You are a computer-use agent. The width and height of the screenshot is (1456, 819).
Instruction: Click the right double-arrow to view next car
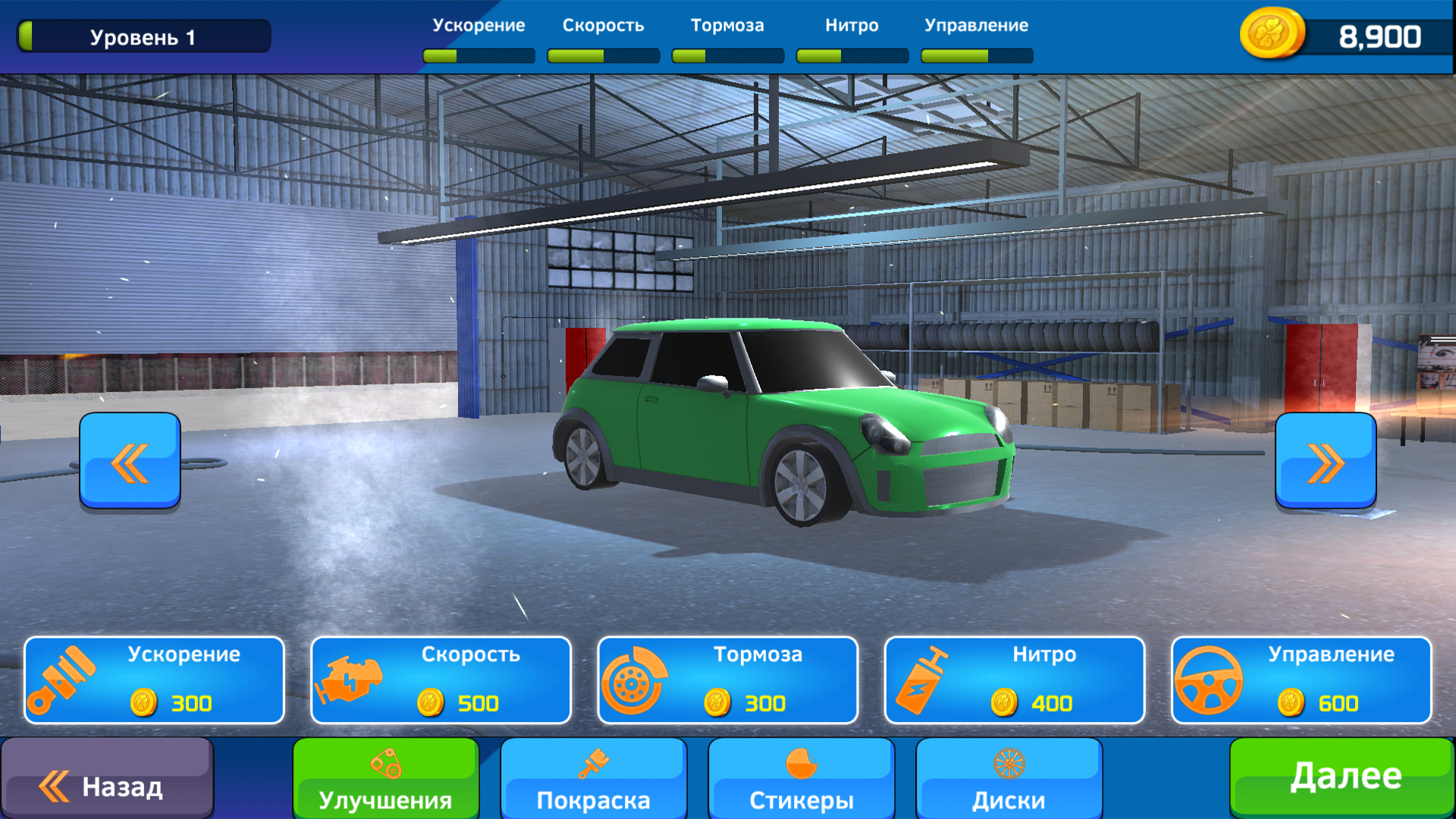click(x=1326, y=461)
